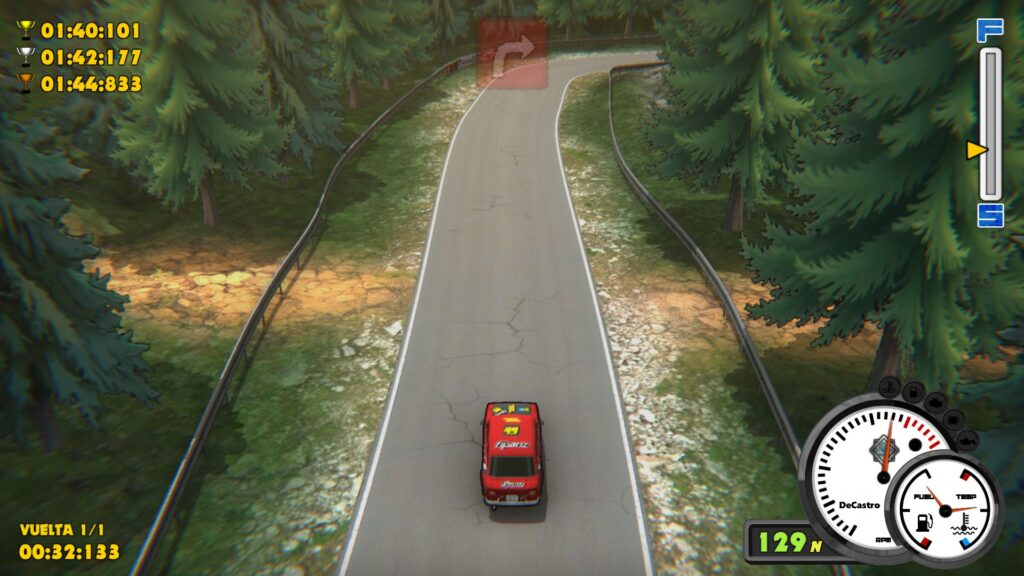Click the fuel pump warning light

point(913,390)
